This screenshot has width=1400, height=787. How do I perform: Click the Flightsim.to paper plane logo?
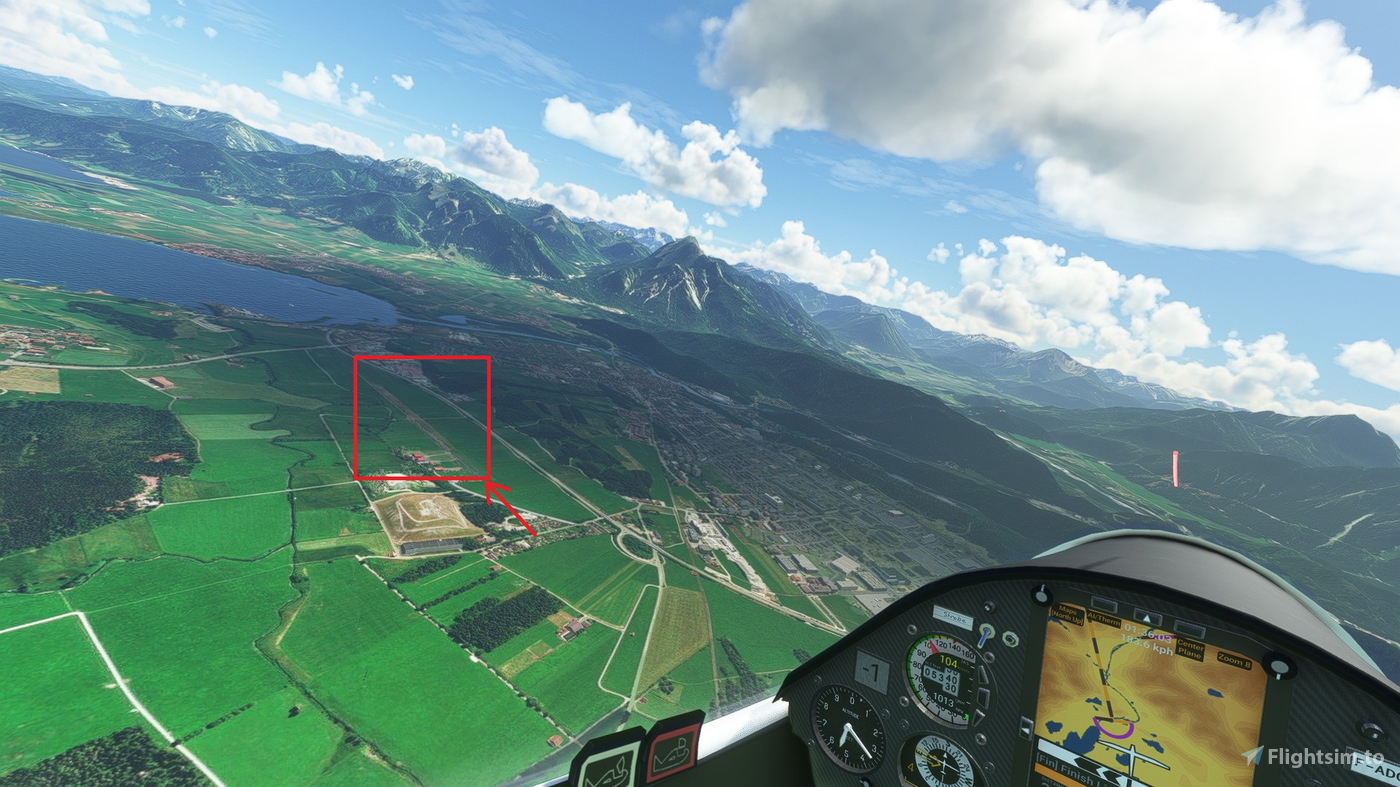tap(1255, 753)
